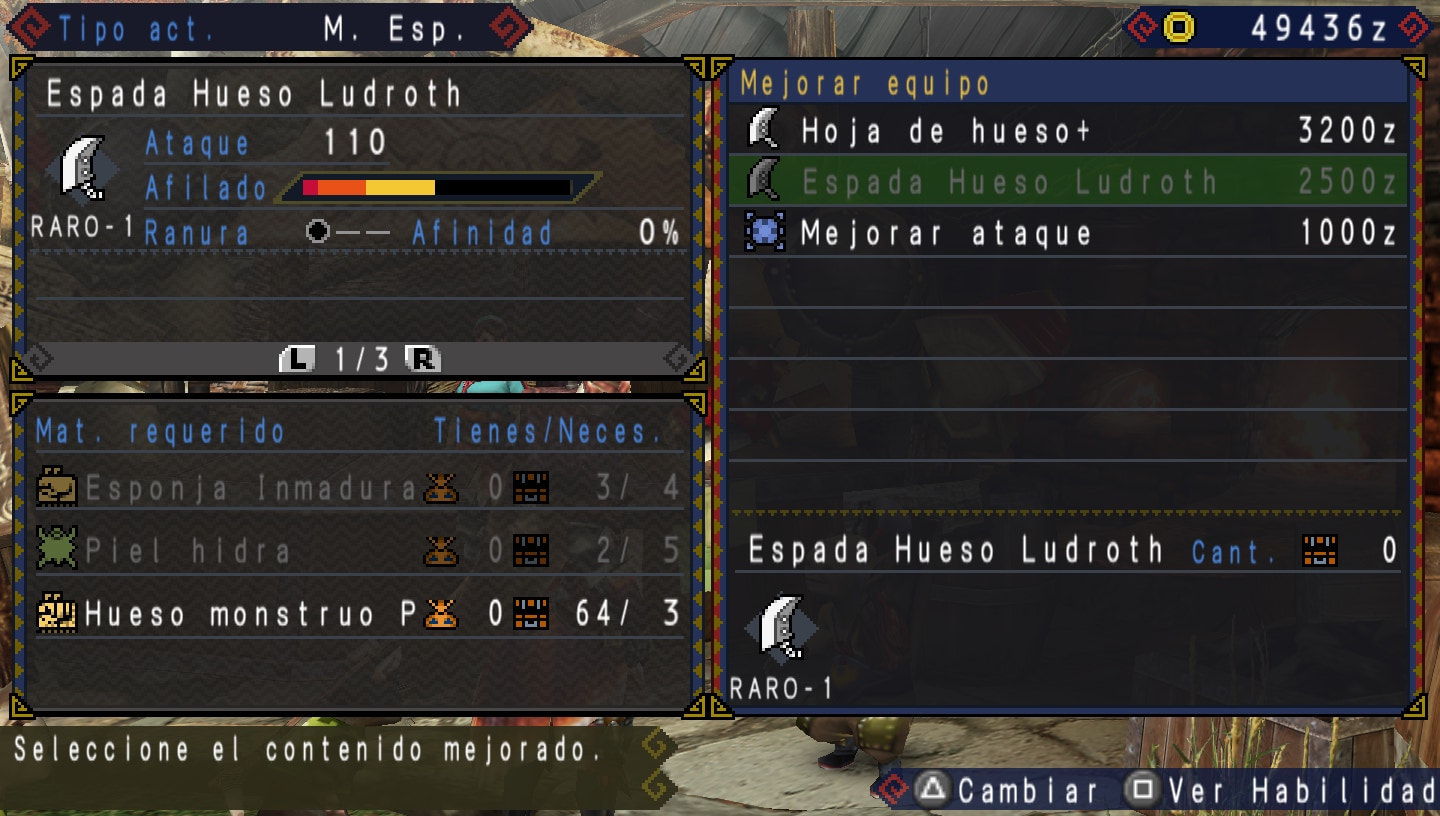Click R to flip to the next page

click(424, 359)
